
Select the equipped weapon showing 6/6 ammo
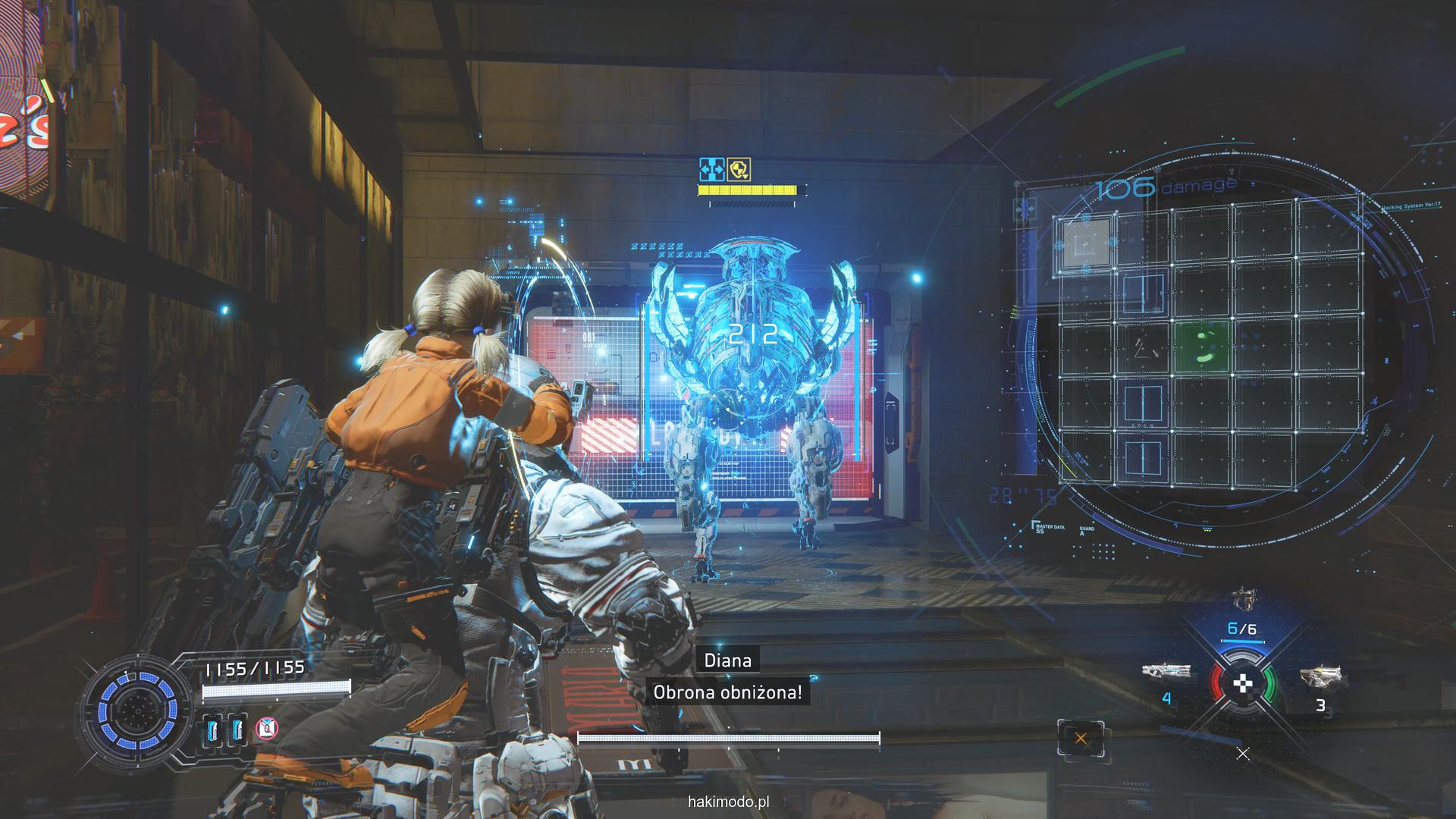click(1241, 601)
